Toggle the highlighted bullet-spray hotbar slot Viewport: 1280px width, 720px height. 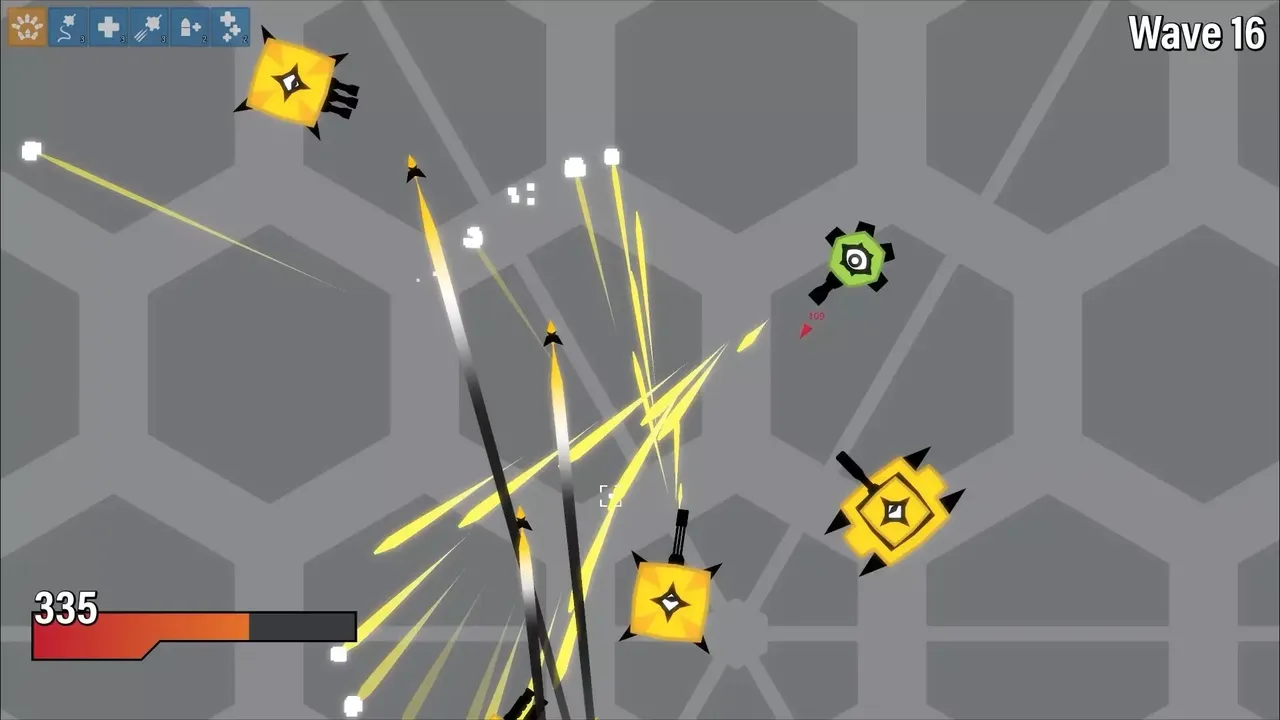[x=26, y=25]
